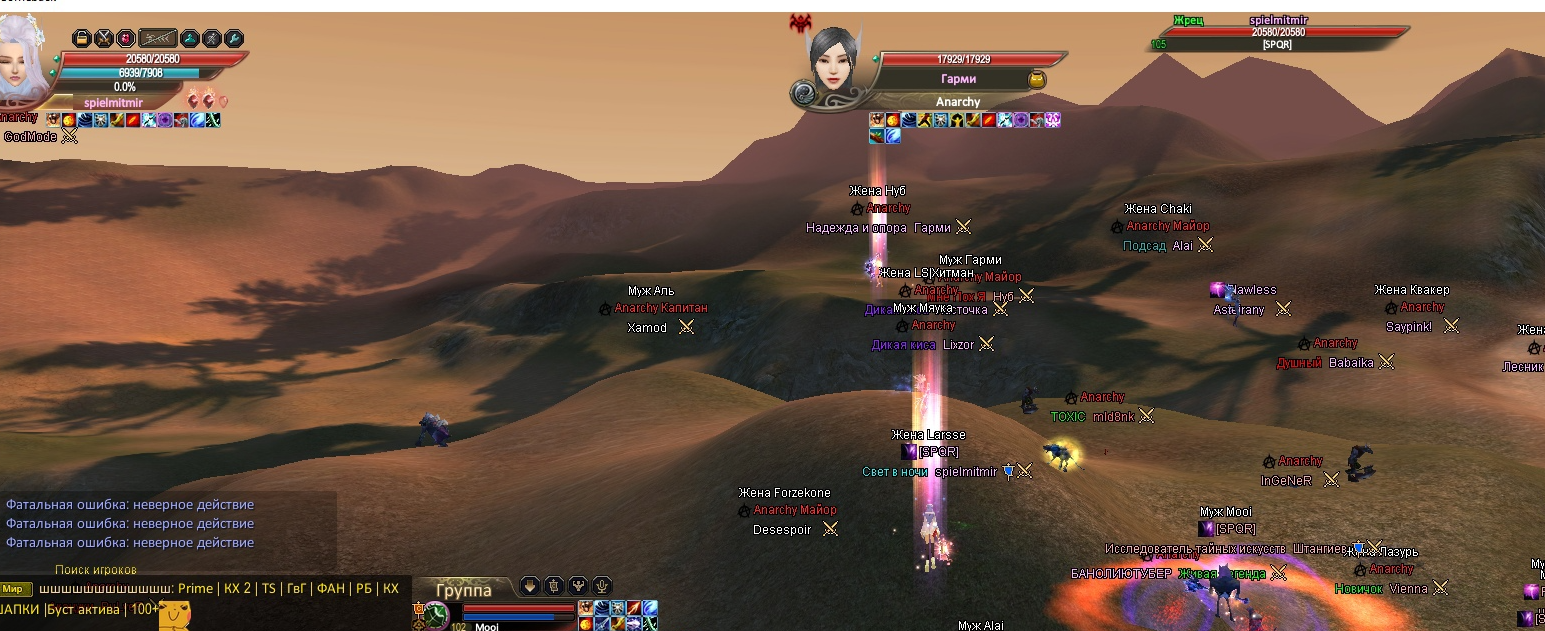The width and height of the screenshot is (1545, 631).
Task: Click the round wing emblem on target frame
Action: [x=805, y=94]
